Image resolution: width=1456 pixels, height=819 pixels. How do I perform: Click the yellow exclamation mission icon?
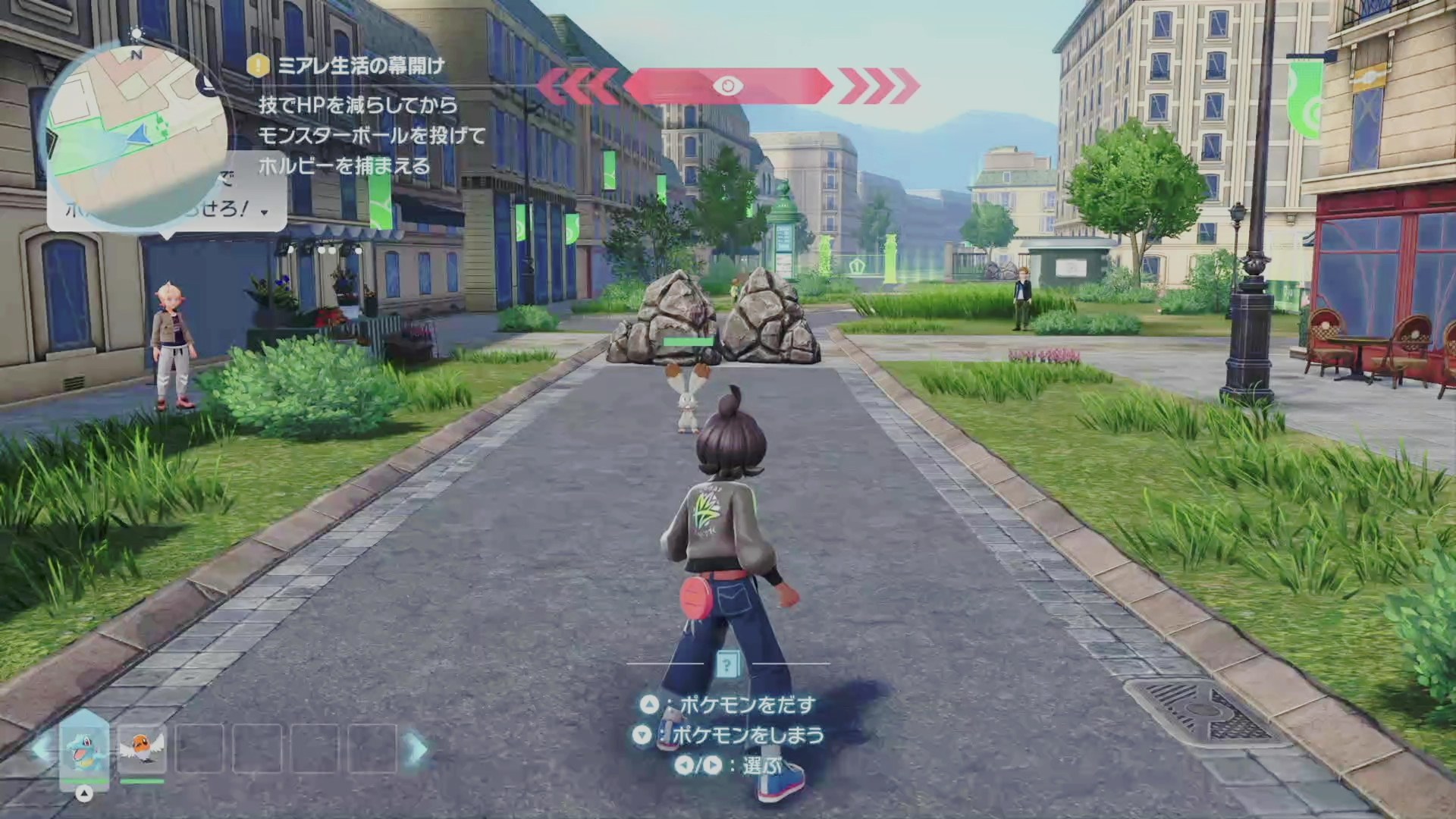(259, 65)
